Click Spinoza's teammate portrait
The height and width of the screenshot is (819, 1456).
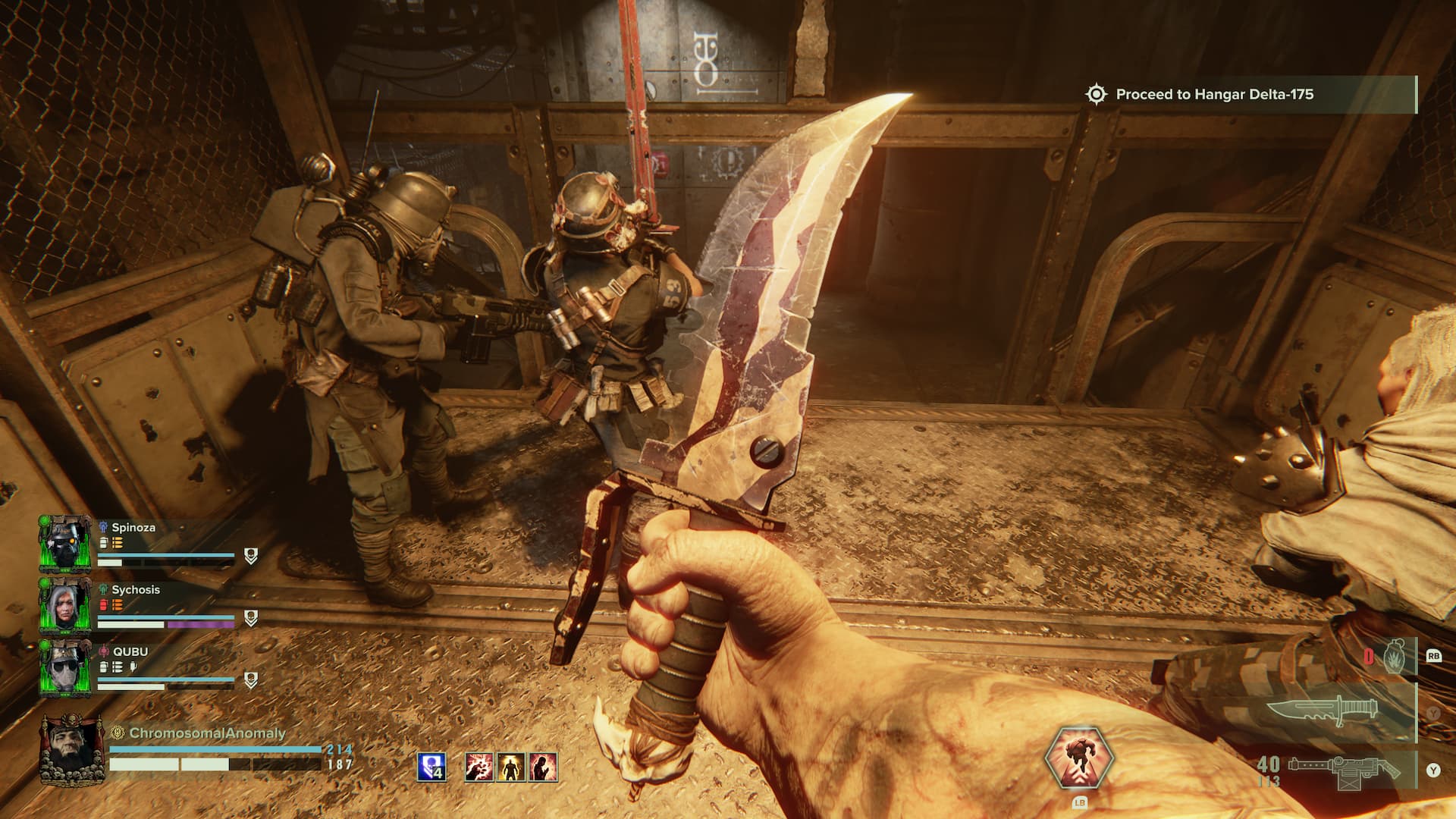click(65, 543)
